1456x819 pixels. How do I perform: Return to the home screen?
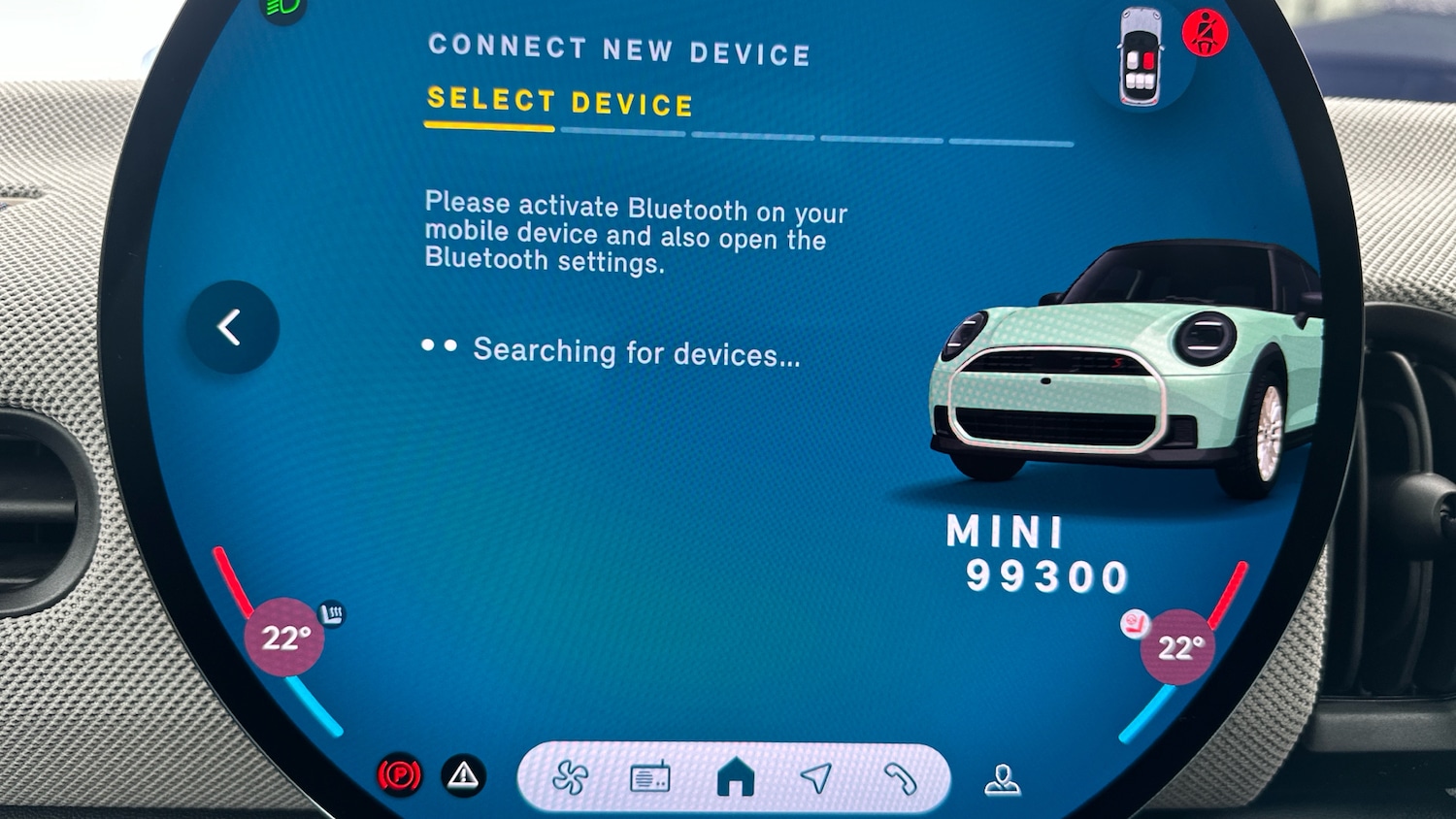735,778
